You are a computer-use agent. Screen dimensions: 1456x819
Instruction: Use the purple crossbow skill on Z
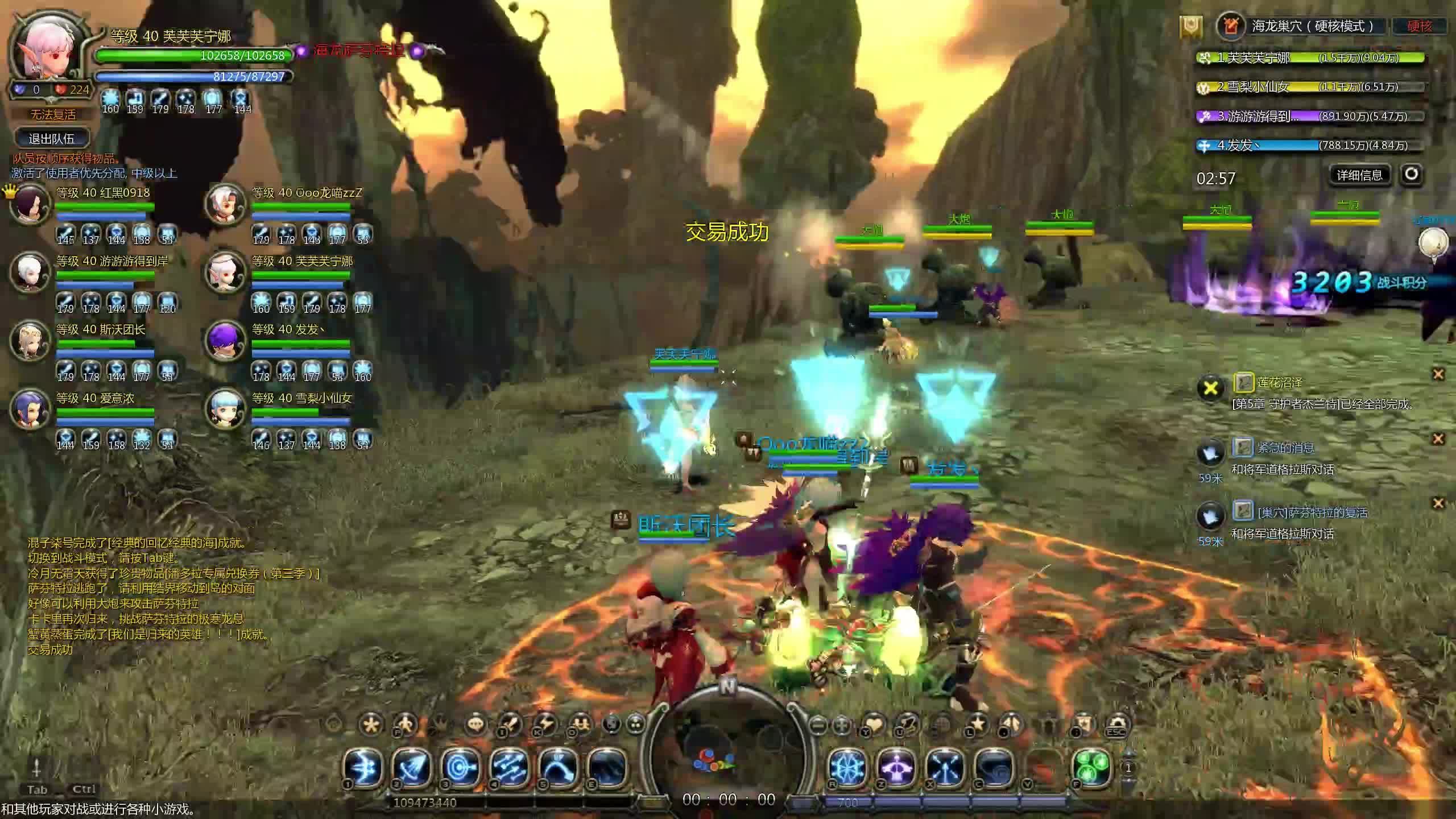pos(896,767)
